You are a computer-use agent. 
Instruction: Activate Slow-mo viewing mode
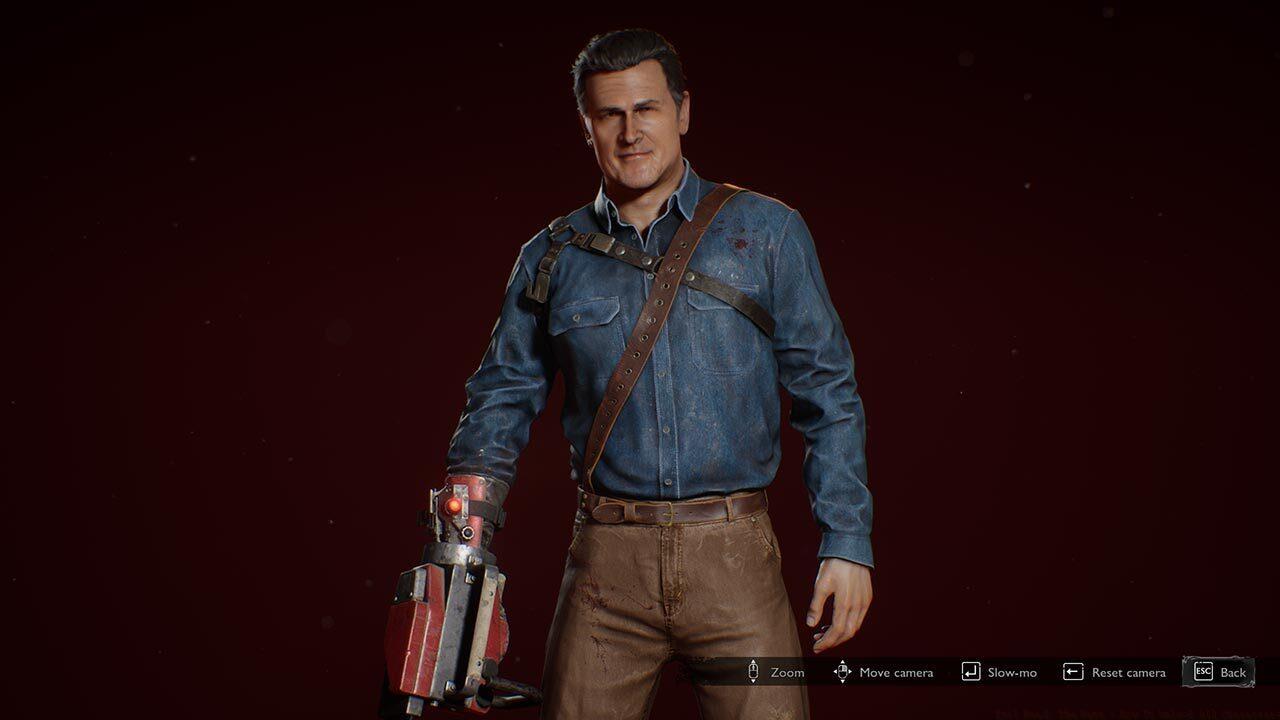(1013, 672)
